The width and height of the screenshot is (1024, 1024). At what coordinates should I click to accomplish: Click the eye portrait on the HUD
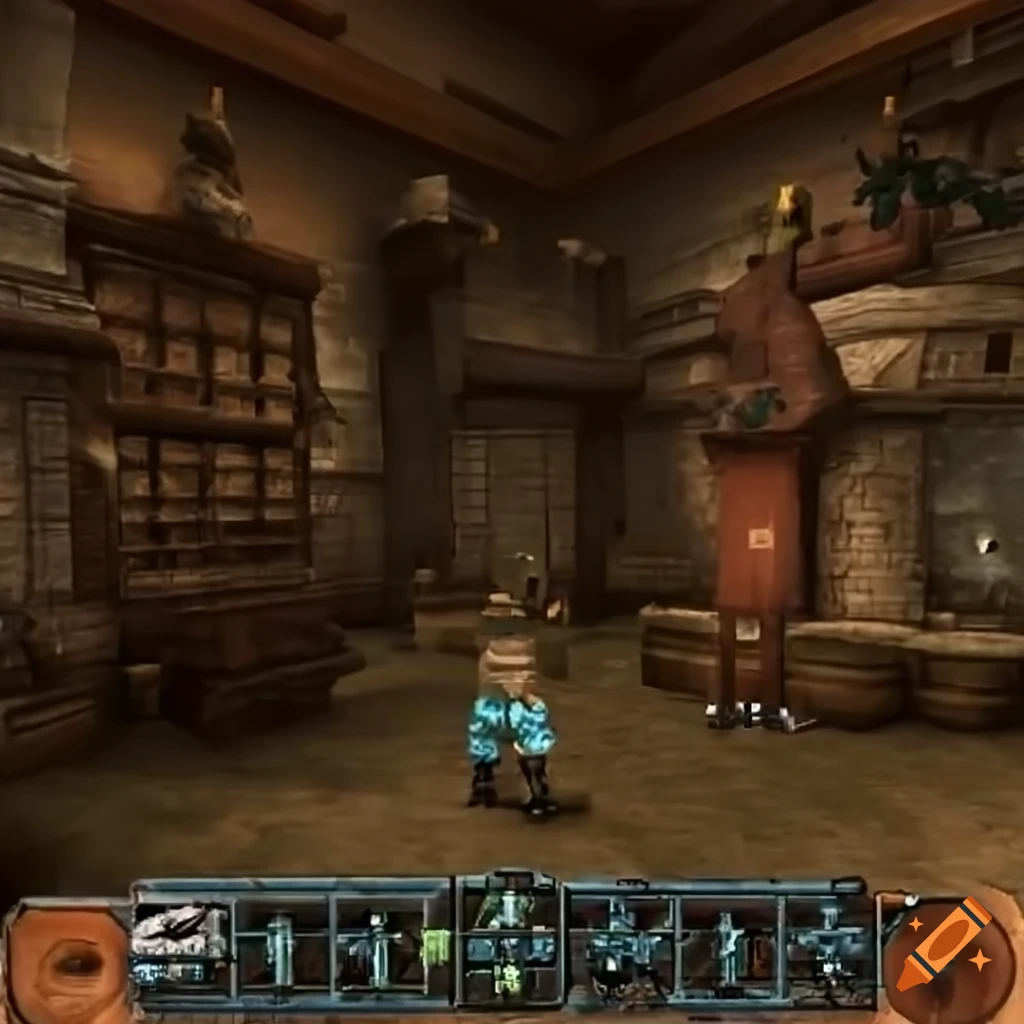(x=70, y=963)
